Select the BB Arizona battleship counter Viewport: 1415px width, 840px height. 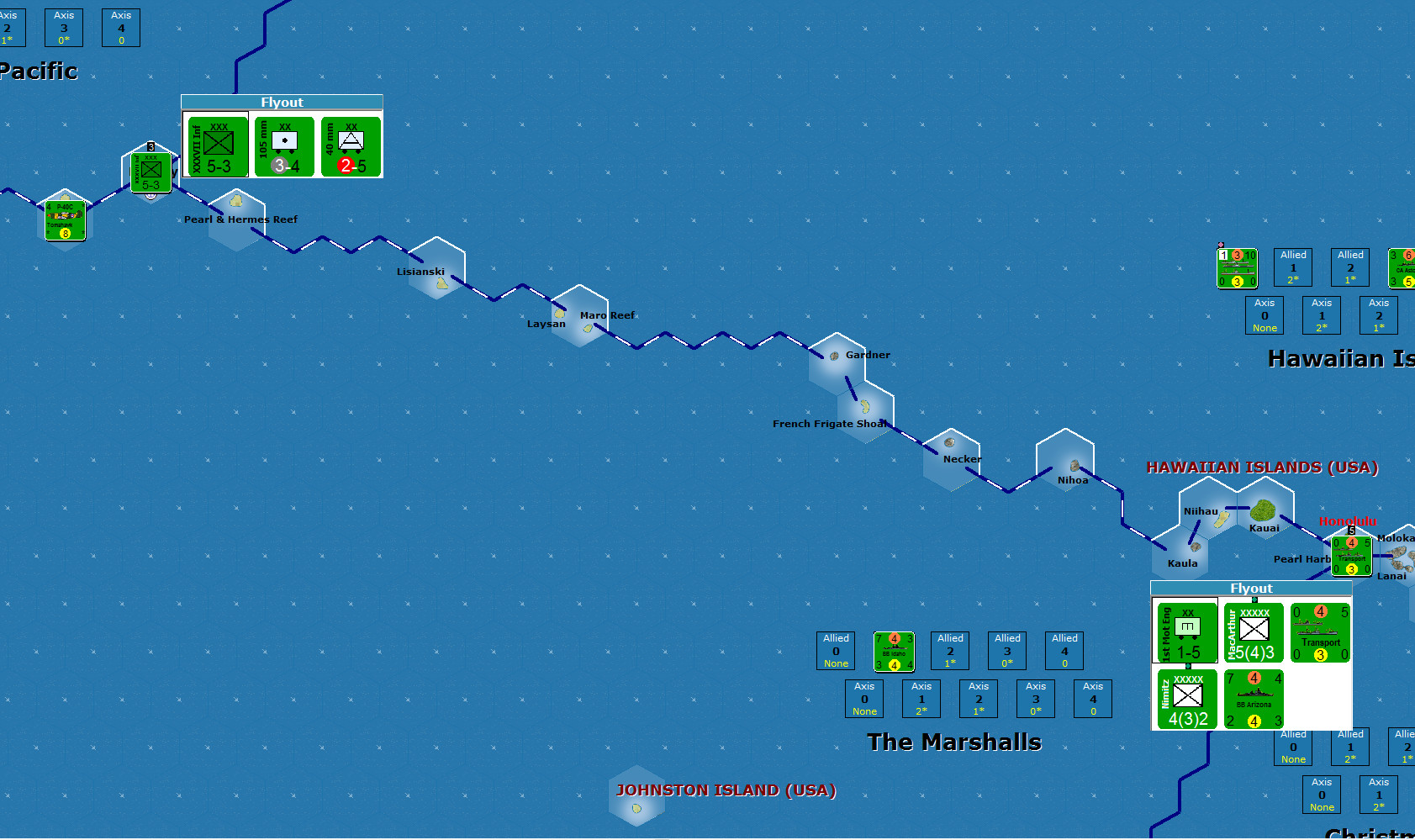point(1254,699)
